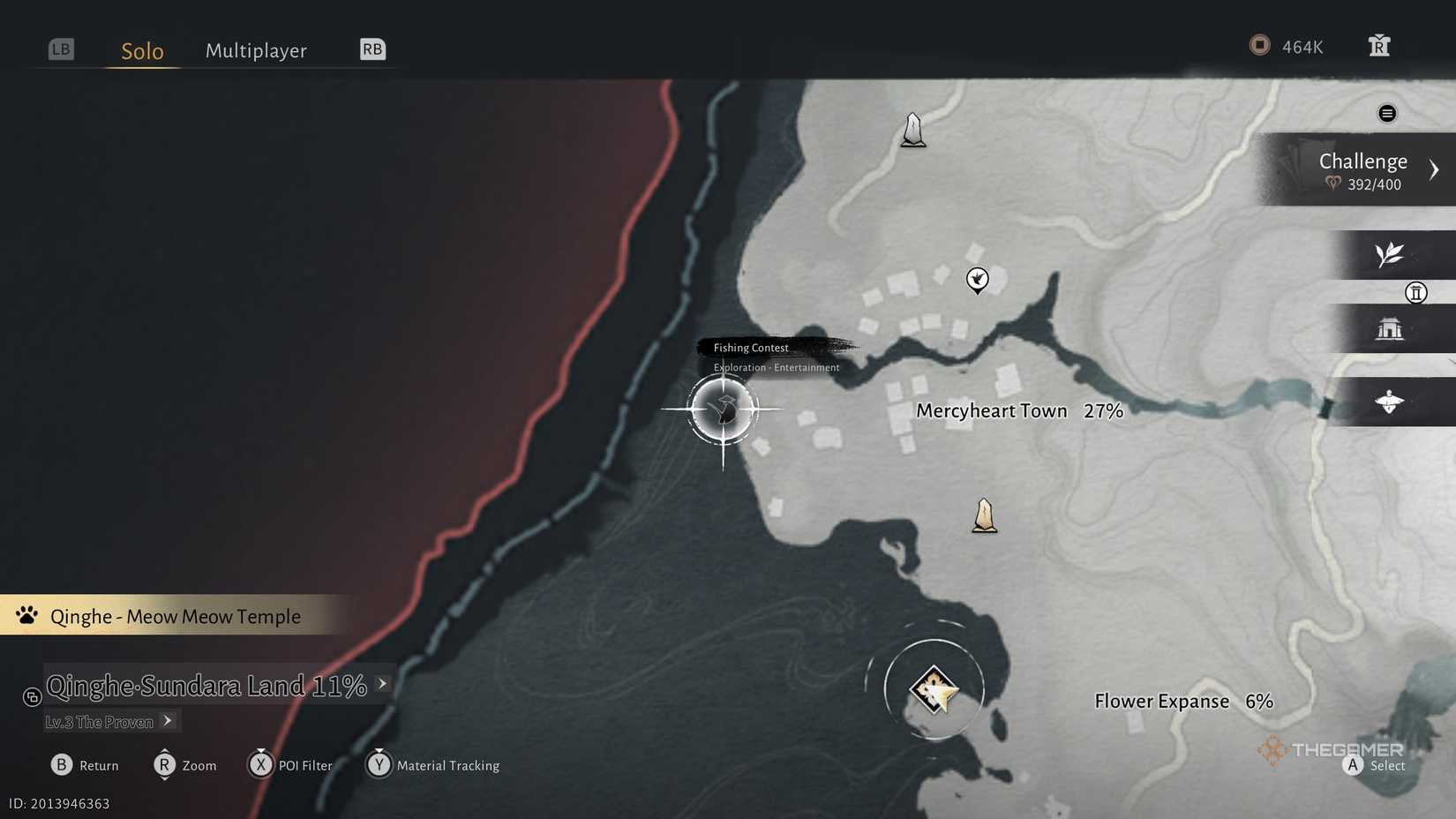Select the bird map filter icon
This screenshot has width=1456, height=819.
coord(1390,402)
